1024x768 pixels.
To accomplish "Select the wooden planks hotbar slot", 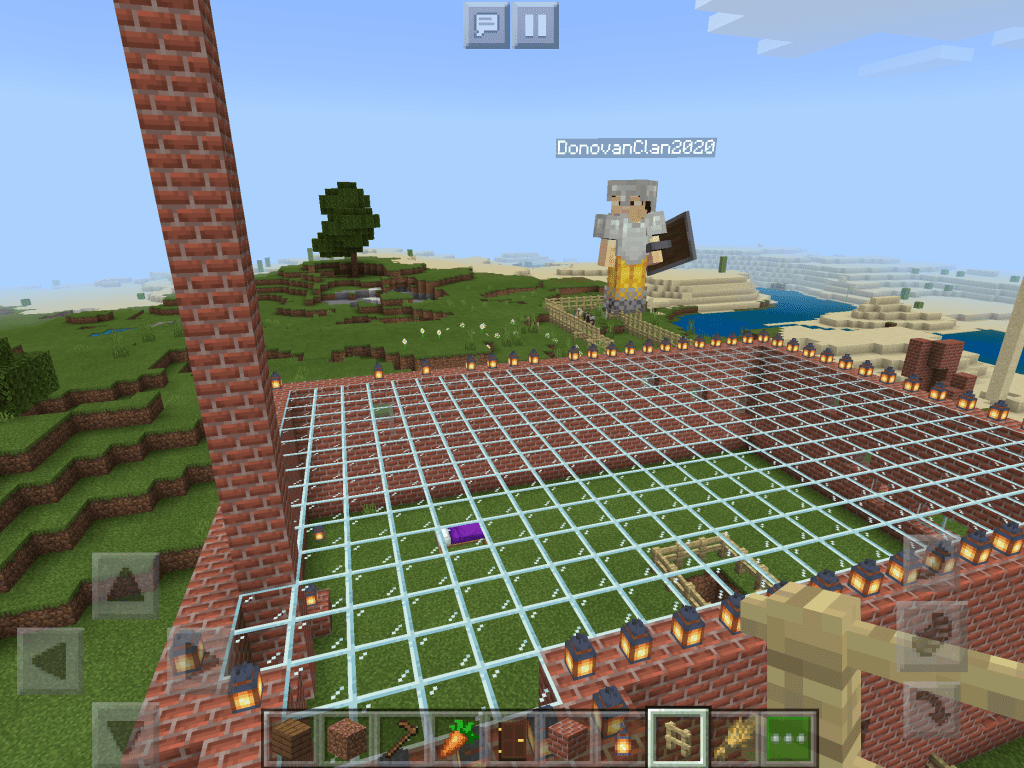I will coord(290,738).
